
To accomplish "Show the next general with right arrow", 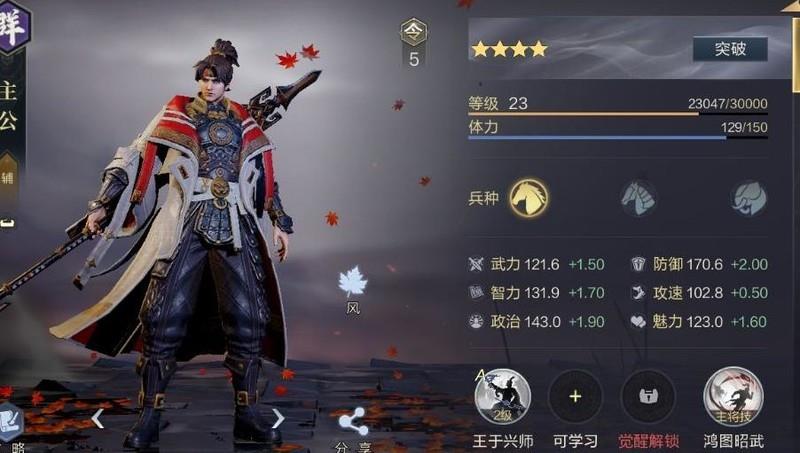I will (279, 419).
